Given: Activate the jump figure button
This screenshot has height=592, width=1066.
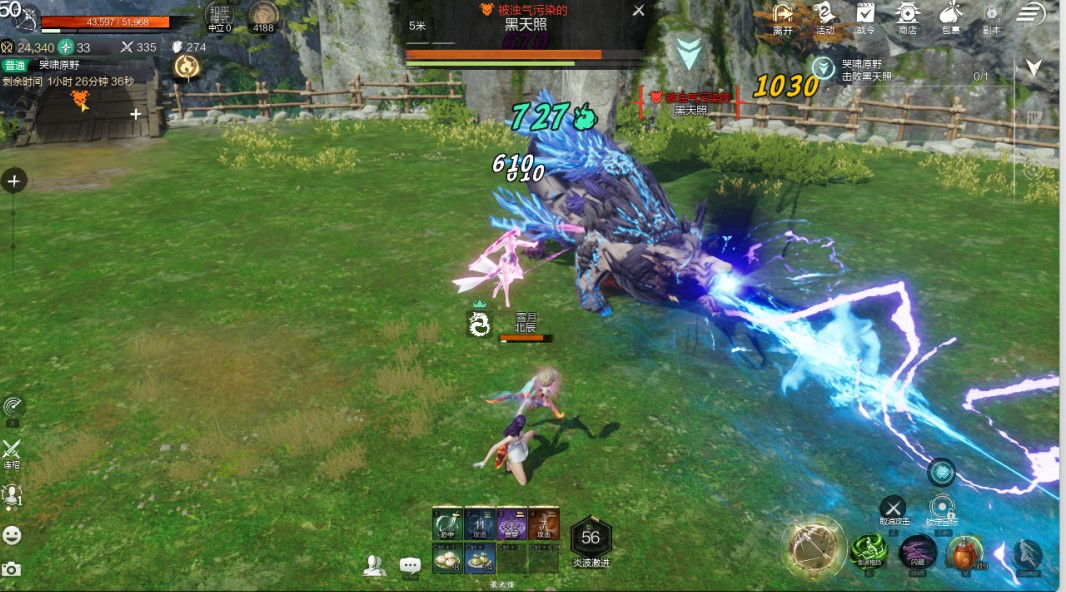Looking at the screenshot, I should (x=1027, y=554).
